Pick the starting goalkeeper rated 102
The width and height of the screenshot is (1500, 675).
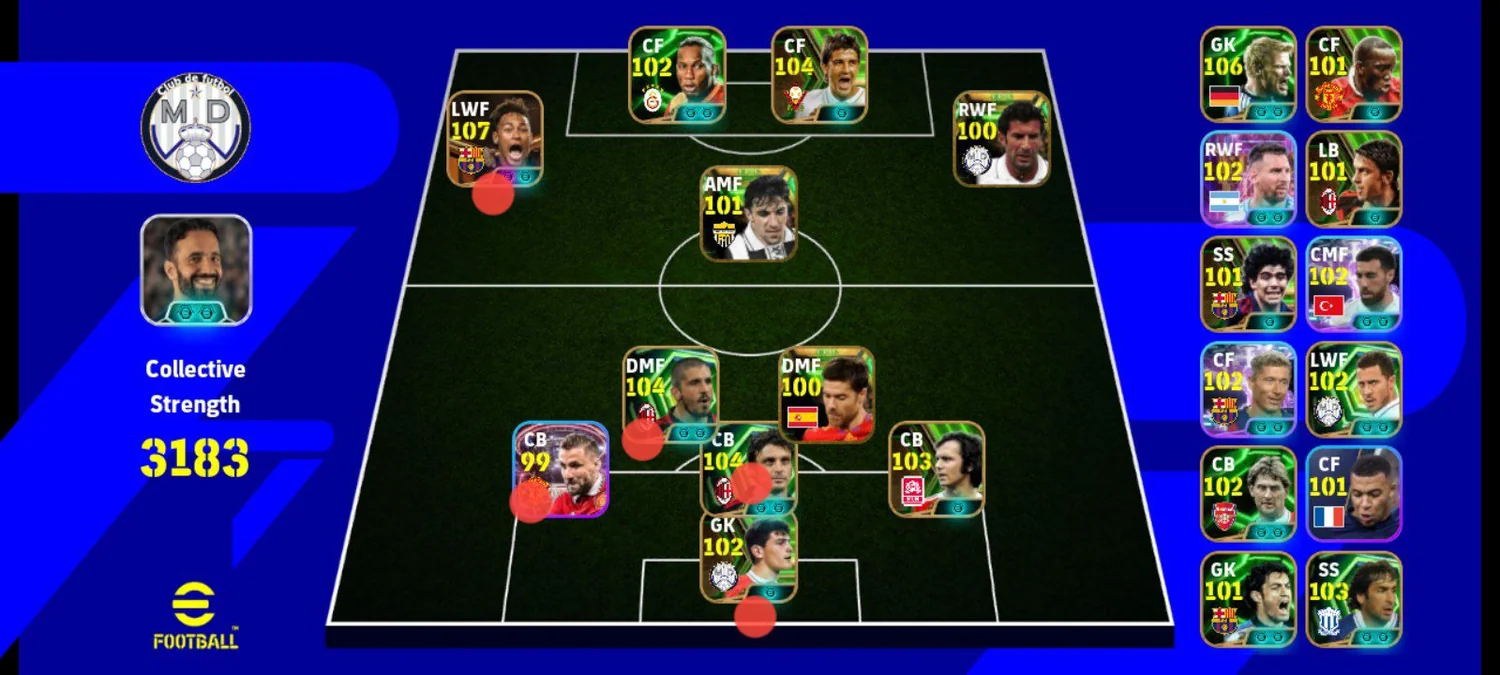pyautogui.click(x=748, y=556)
